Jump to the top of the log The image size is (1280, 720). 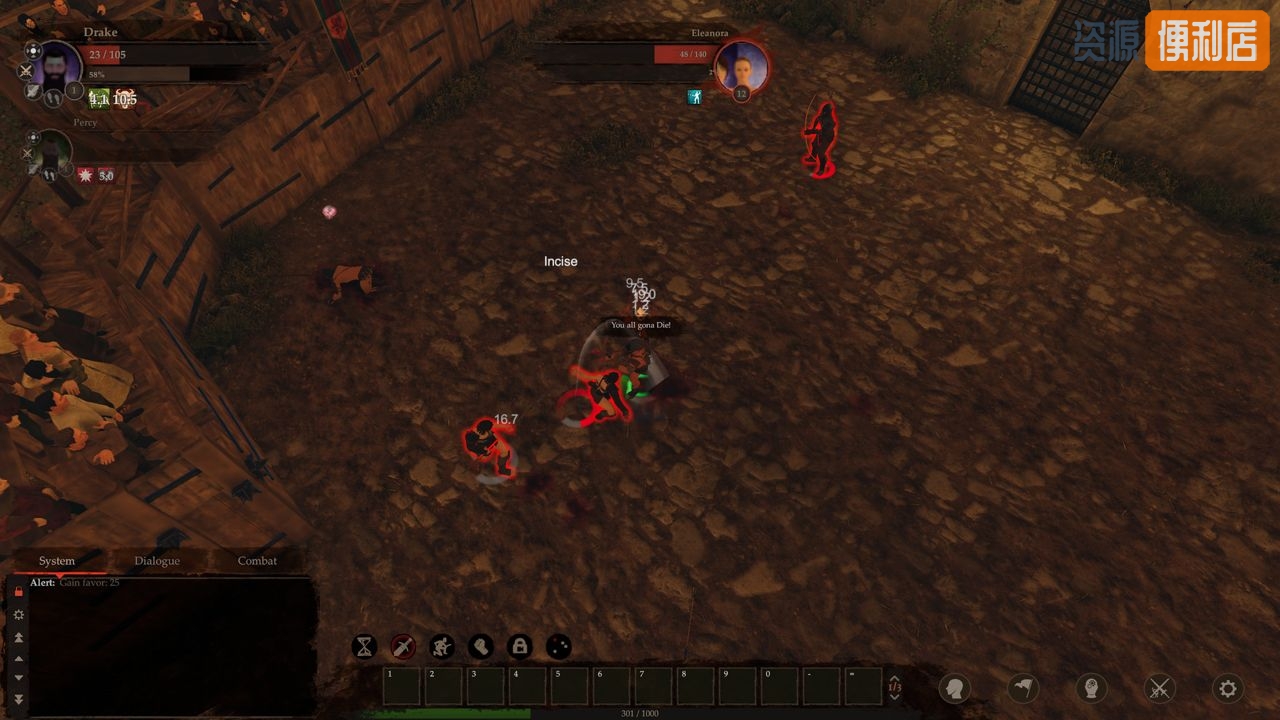click(18, 637)
